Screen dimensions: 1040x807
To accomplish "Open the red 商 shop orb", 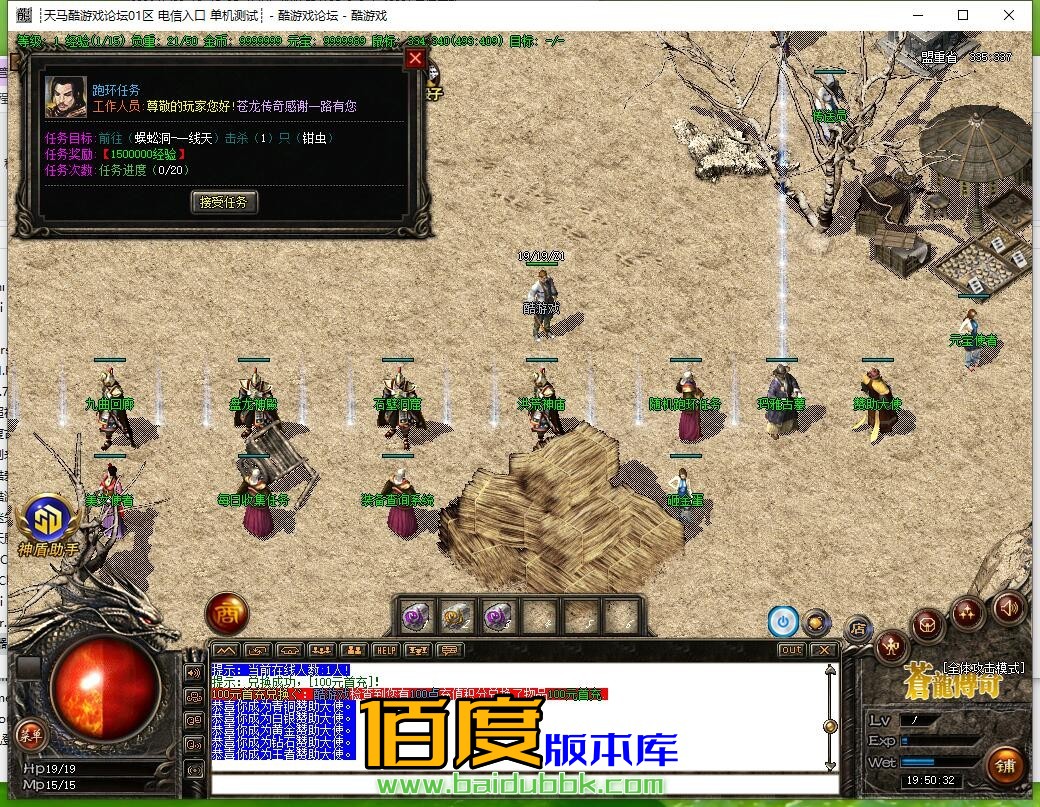I will (226, 614).
